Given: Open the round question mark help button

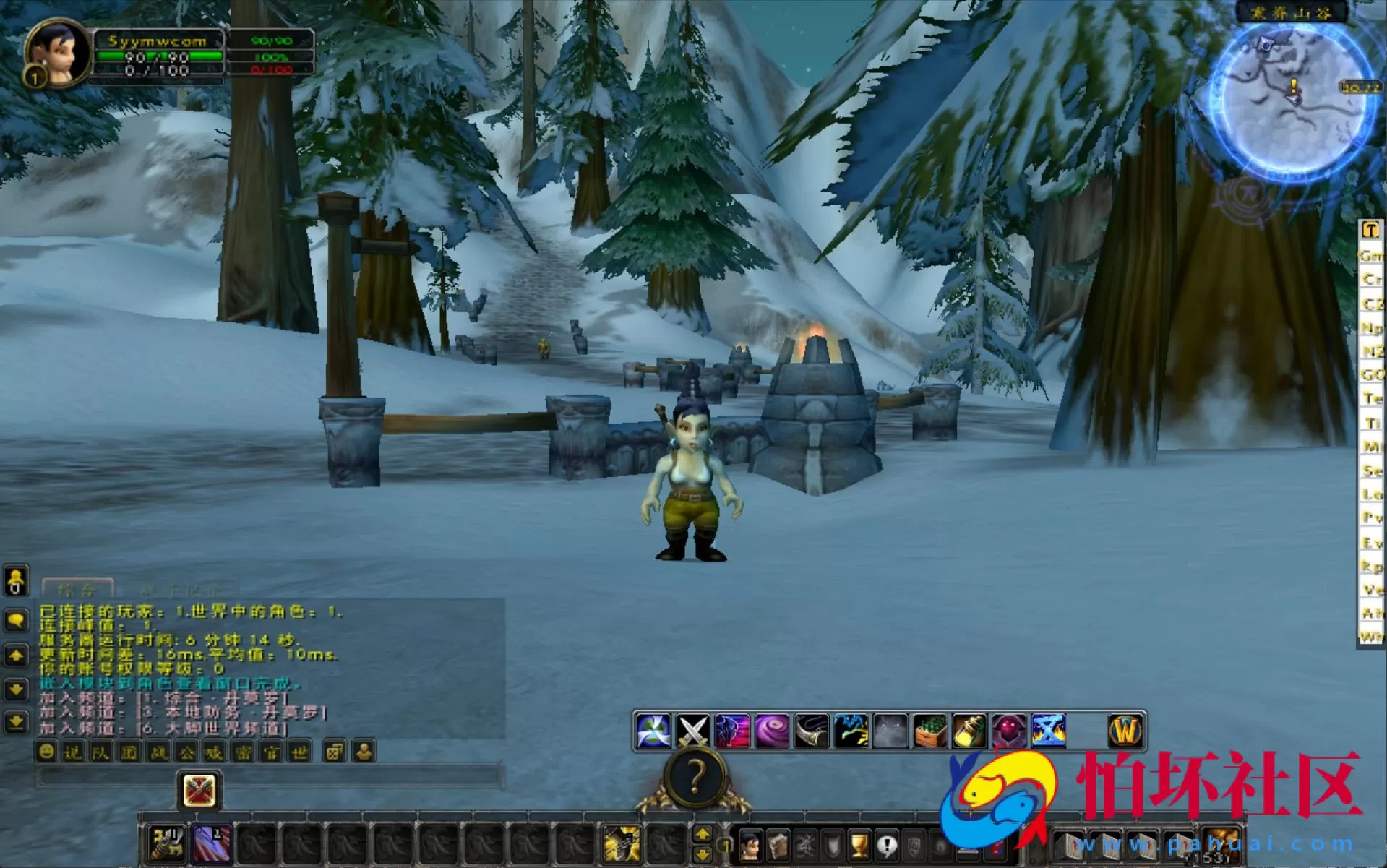Looking at the screenshot, I should click(x=695, y=778).
